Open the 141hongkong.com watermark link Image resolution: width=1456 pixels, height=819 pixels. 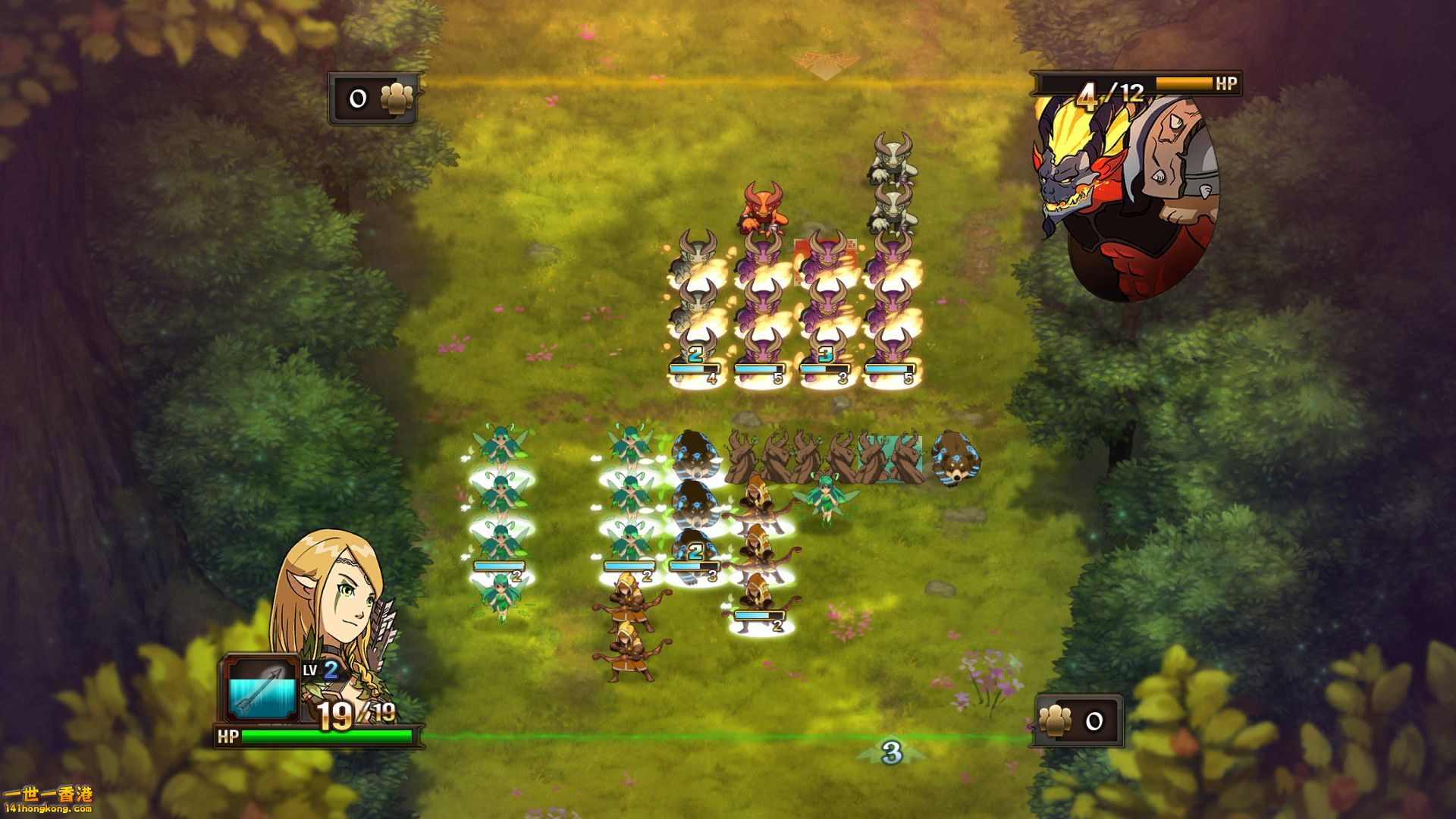coord(47,800)
